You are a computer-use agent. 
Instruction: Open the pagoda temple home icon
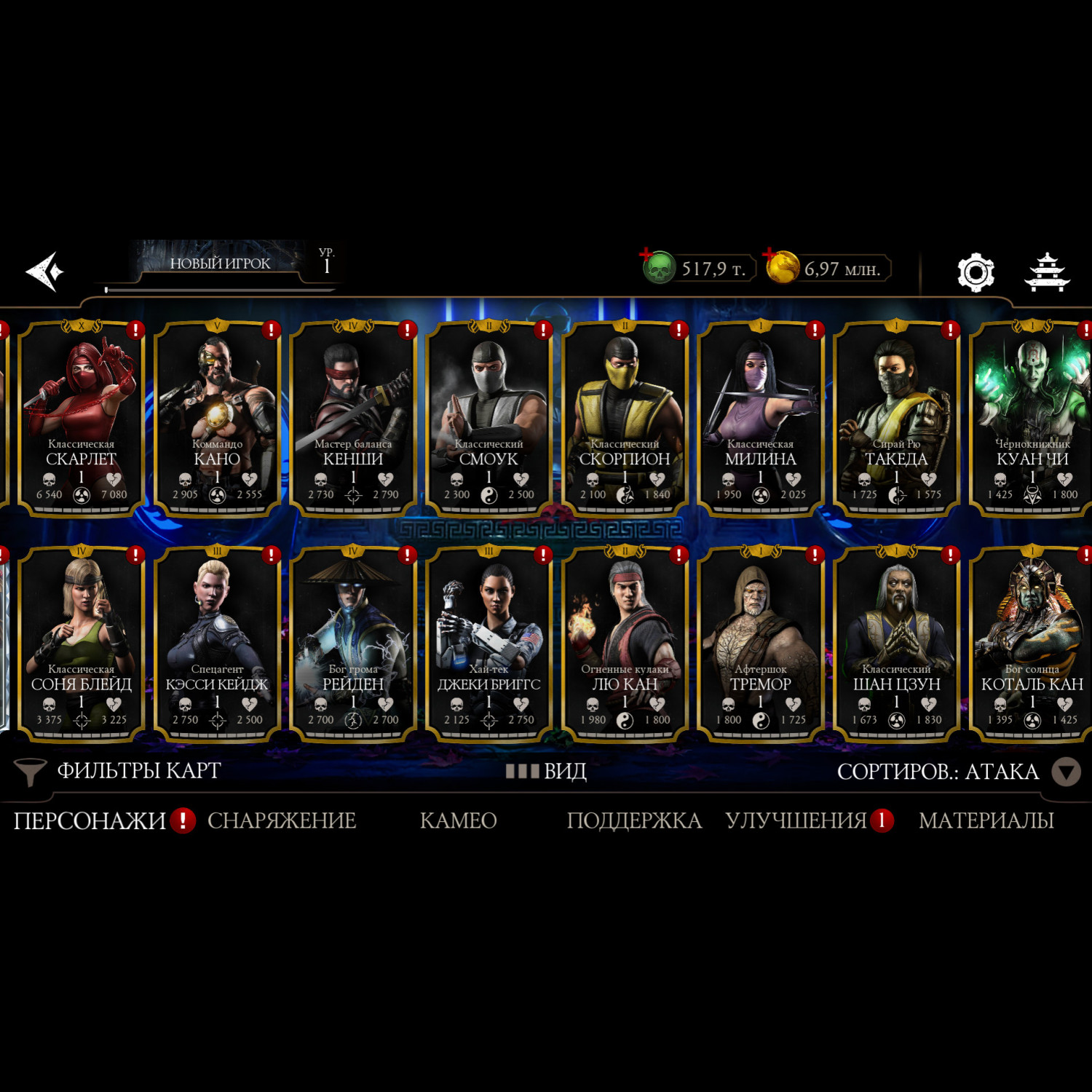(1047, 272)
